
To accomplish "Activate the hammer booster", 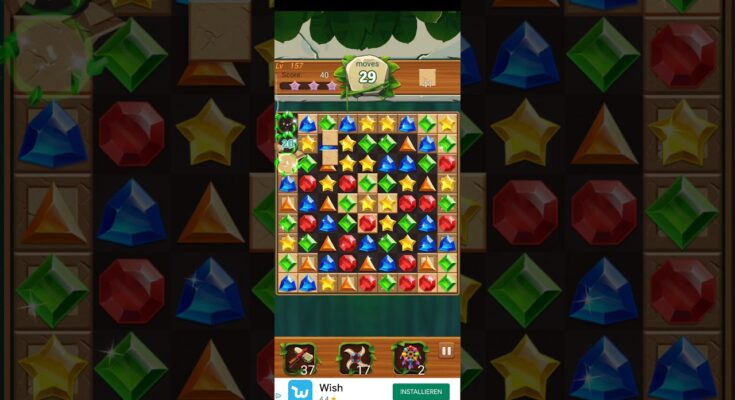I will coord(299,355).
